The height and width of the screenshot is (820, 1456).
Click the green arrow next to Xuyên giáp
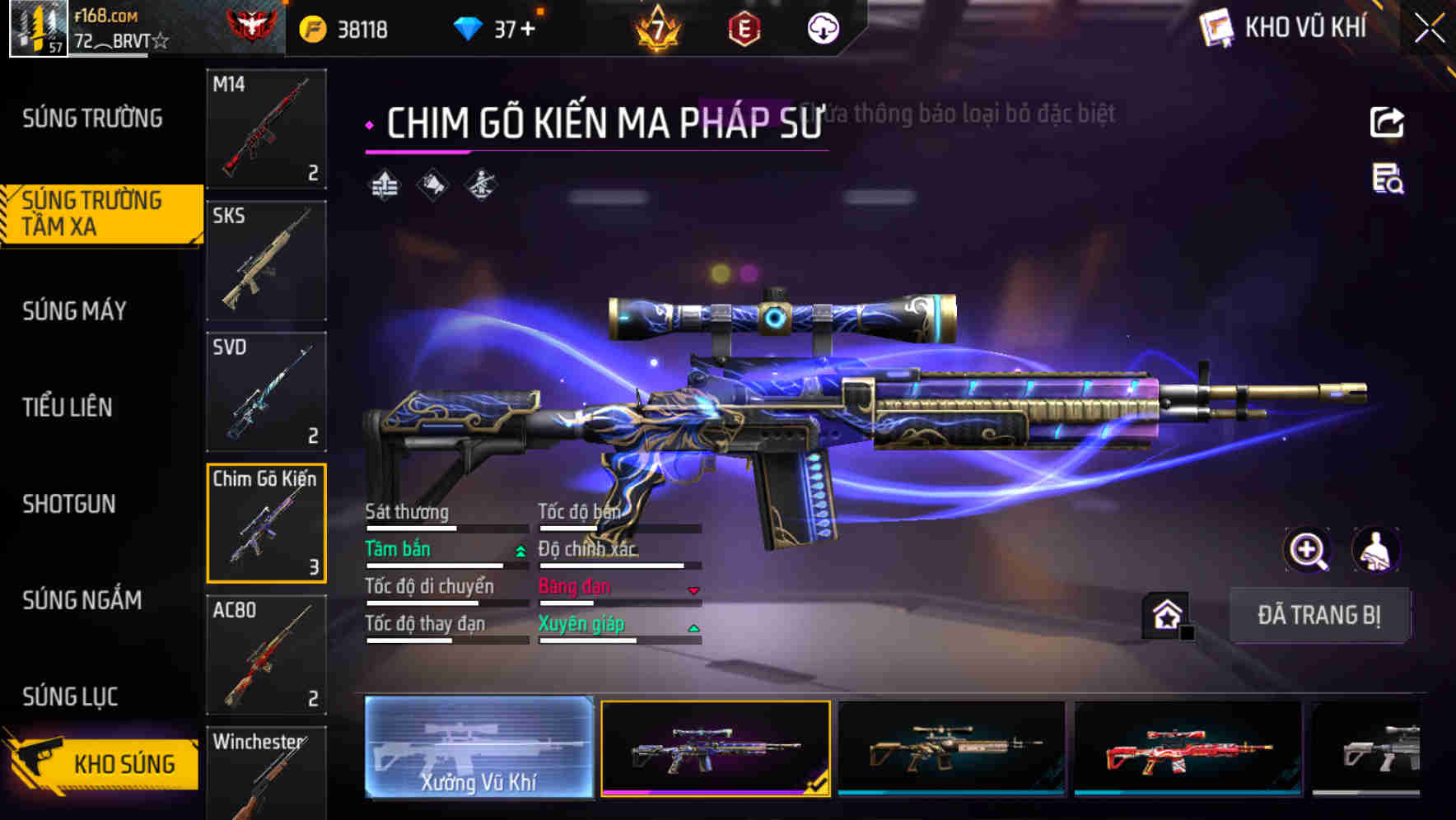point(694,626)
